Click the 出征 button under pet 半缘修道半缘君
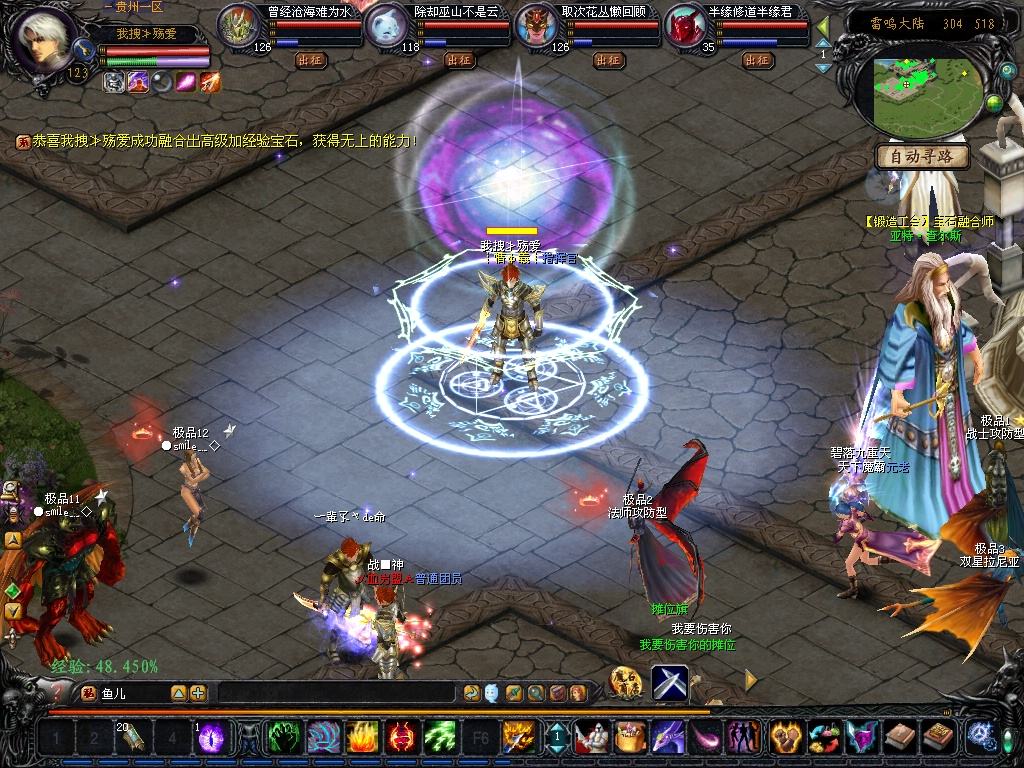The width and height of the screenshot is (1024, 768). [757, 60]
